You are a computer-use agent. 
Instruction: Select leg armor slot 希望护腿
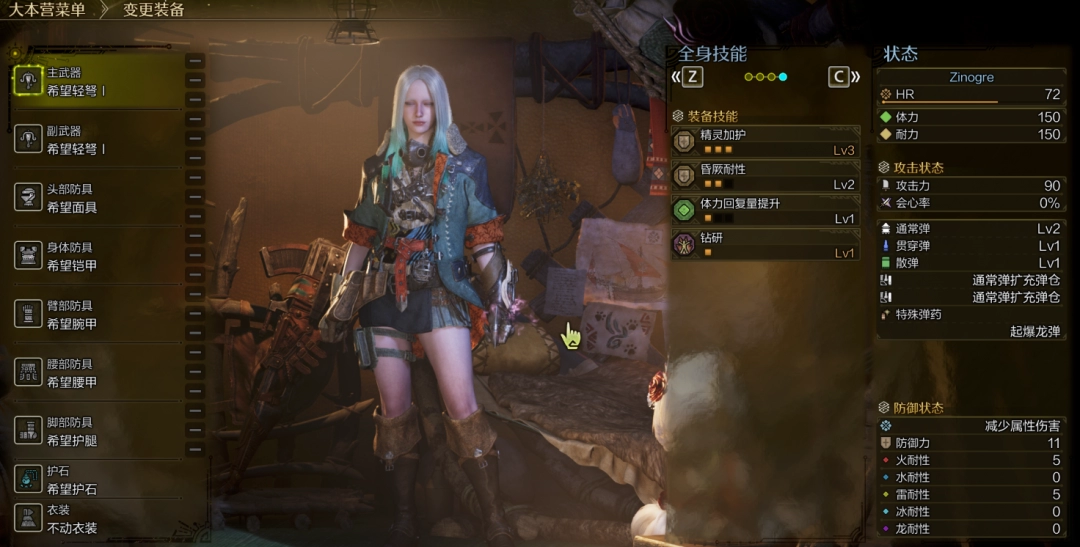tap(95, 431)
